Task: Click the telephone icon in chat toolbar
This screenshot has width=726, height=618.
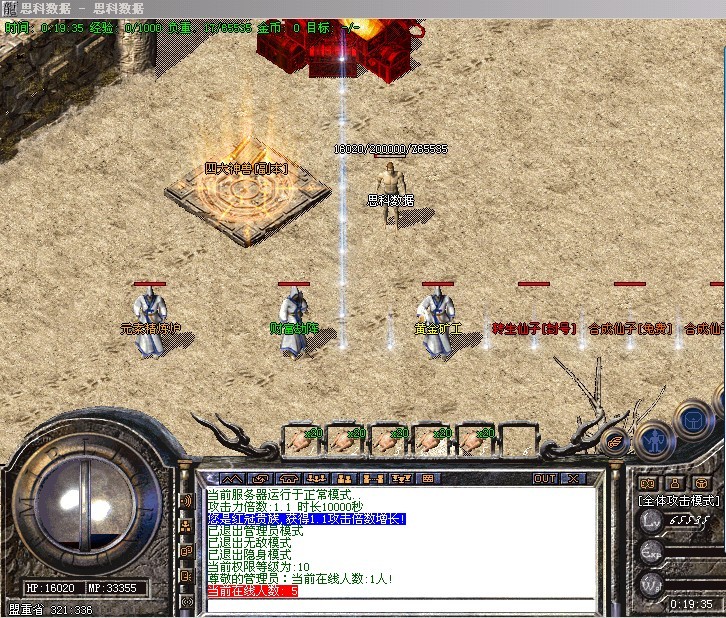Action: 290,479
